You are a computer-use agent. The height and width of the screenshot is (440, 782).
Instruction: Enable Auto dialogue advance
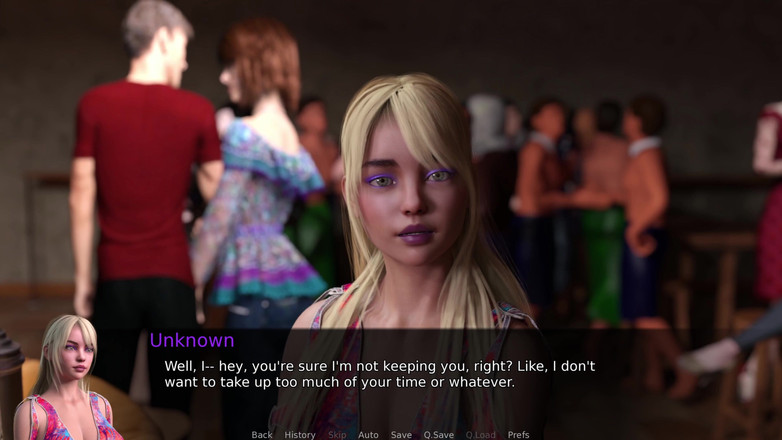(x=368, y=435)
